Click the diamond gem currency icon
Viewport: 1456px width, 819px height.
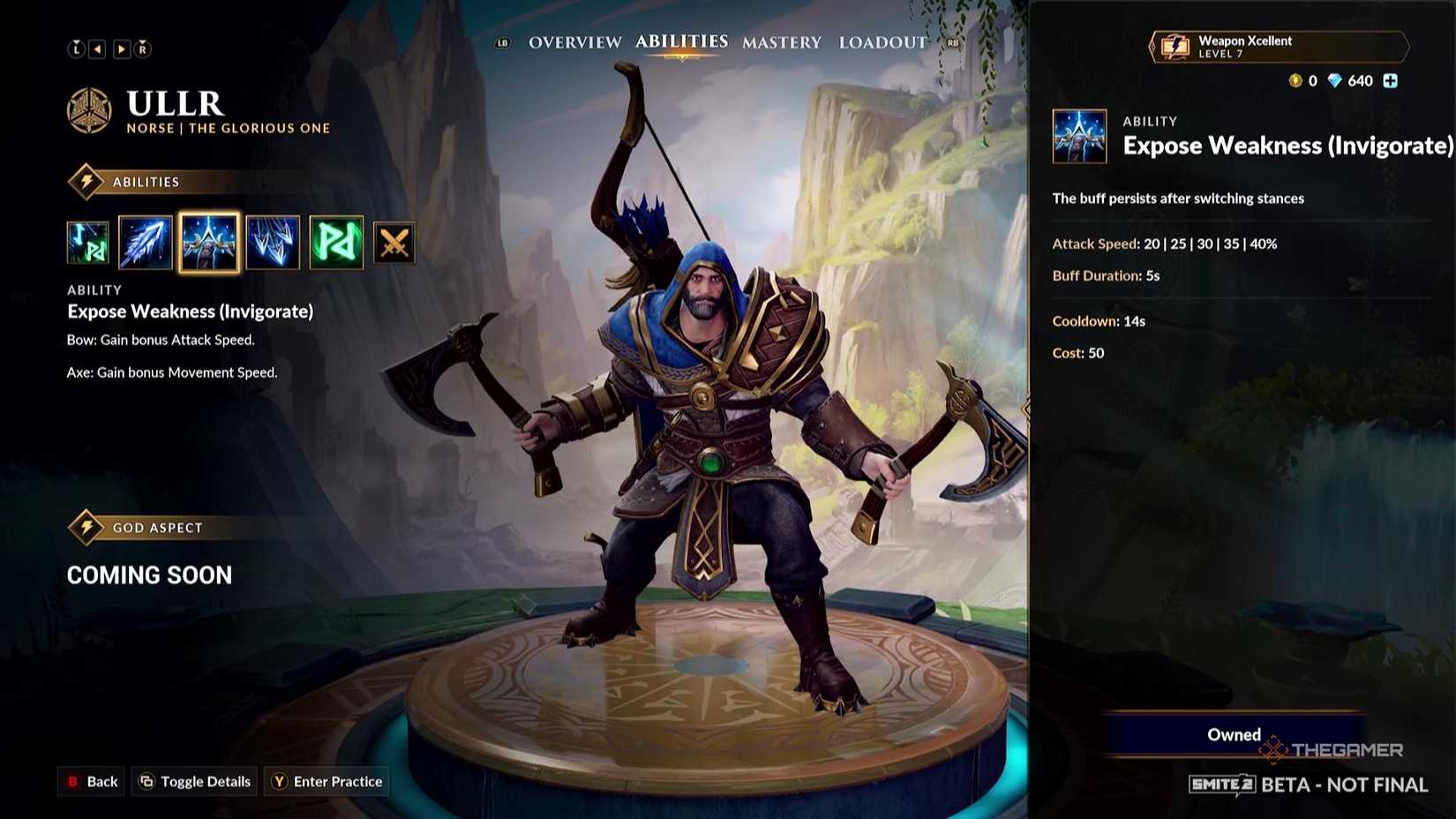(1334, 80)
